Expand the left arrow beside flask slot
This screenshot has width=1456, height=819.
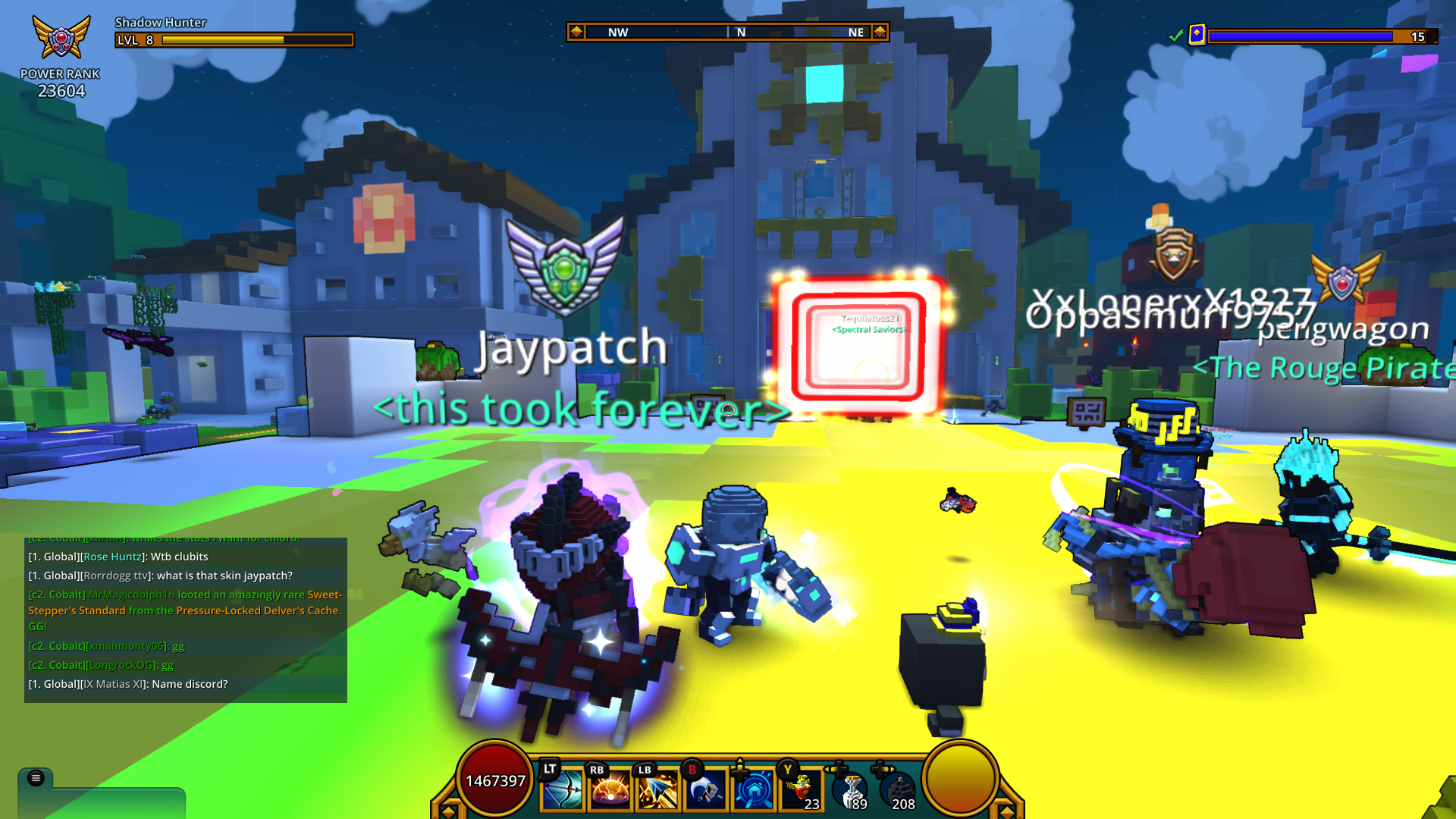[827, 768]
